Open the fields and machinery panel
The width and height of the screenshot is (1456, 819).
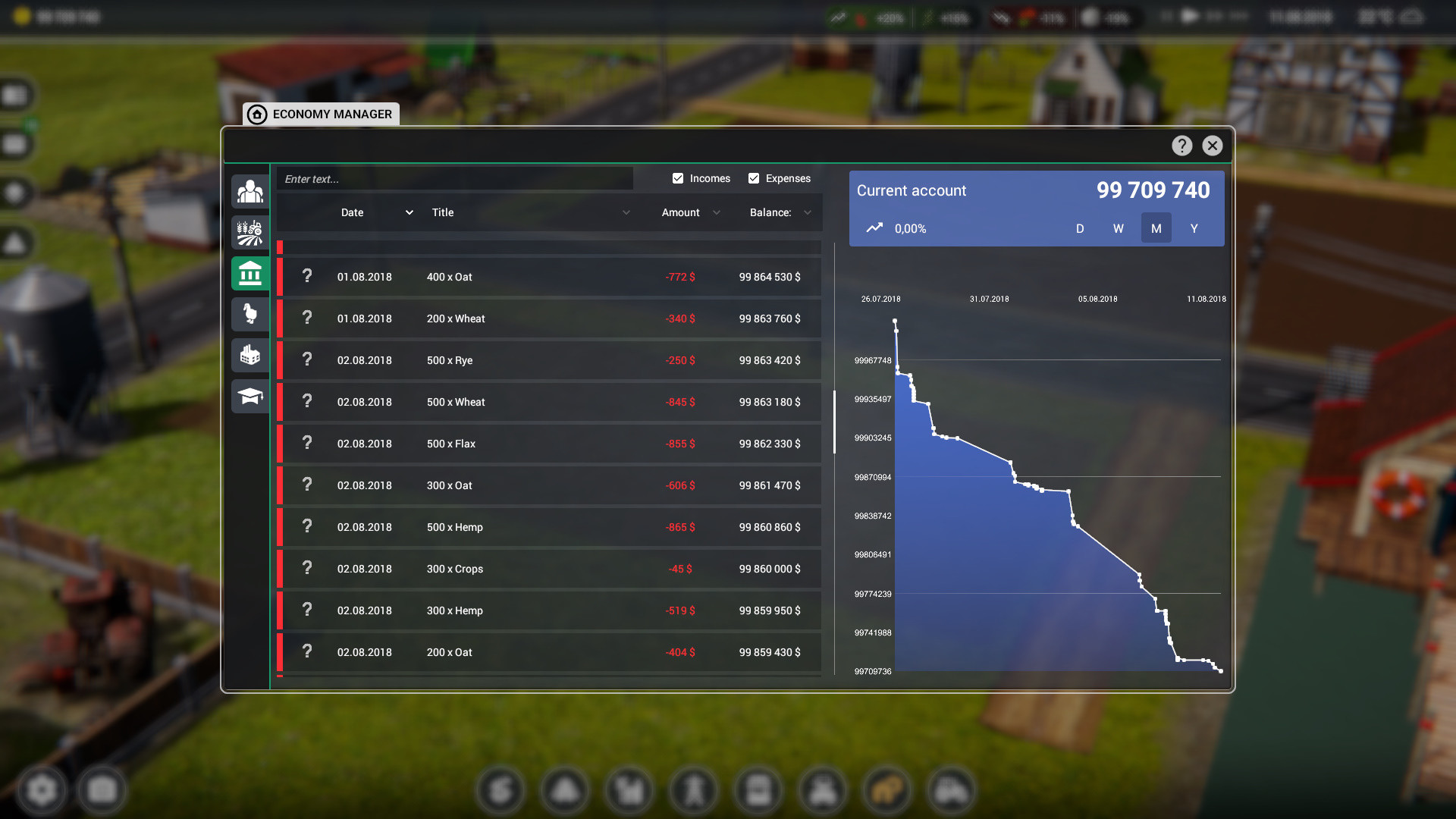250,233
